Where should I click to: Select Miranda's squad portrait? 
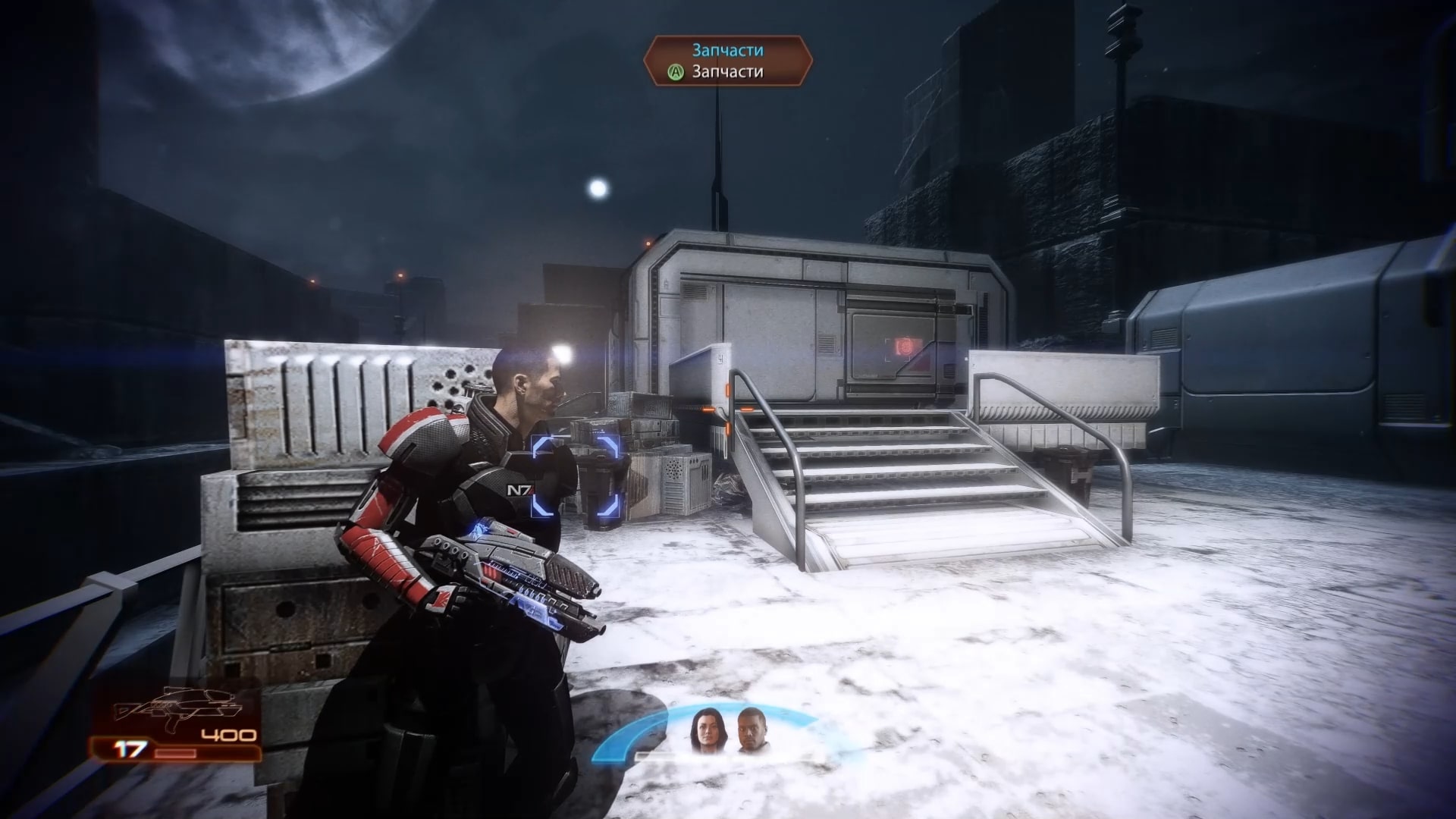704,731
